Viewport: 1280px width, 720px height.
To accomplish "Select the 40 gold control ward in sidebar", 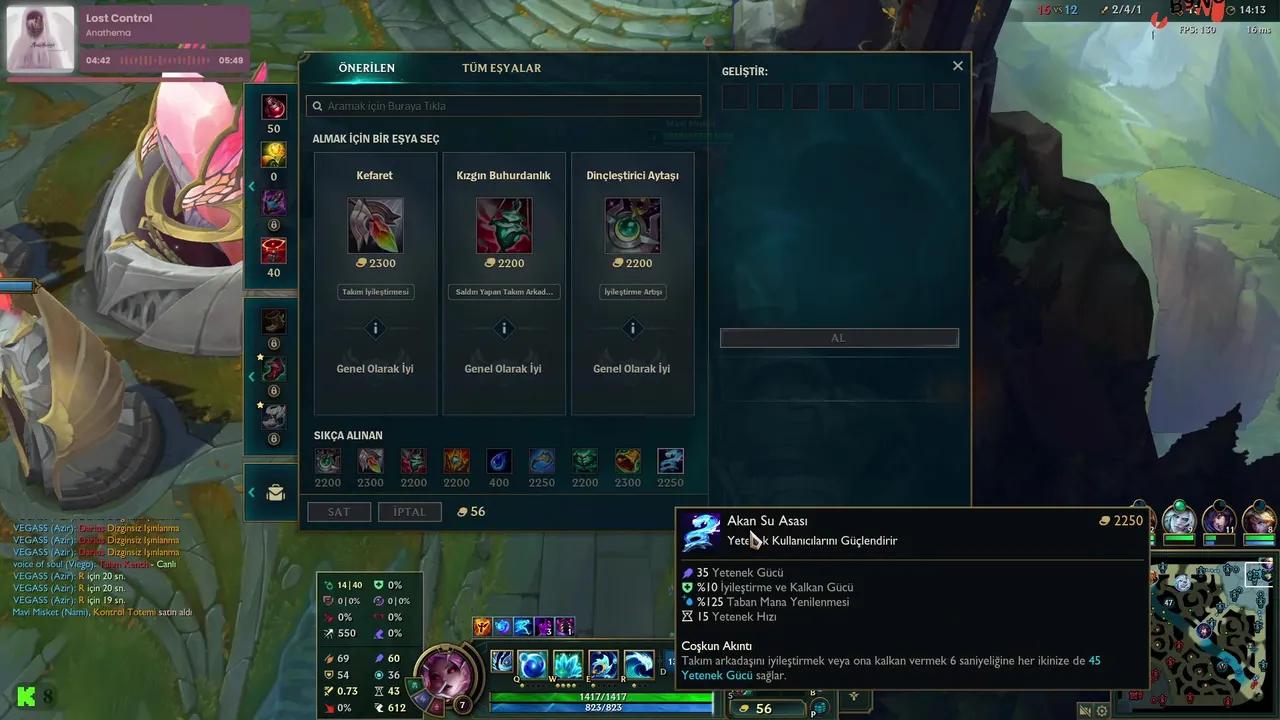I will click(x=273, y=251).
